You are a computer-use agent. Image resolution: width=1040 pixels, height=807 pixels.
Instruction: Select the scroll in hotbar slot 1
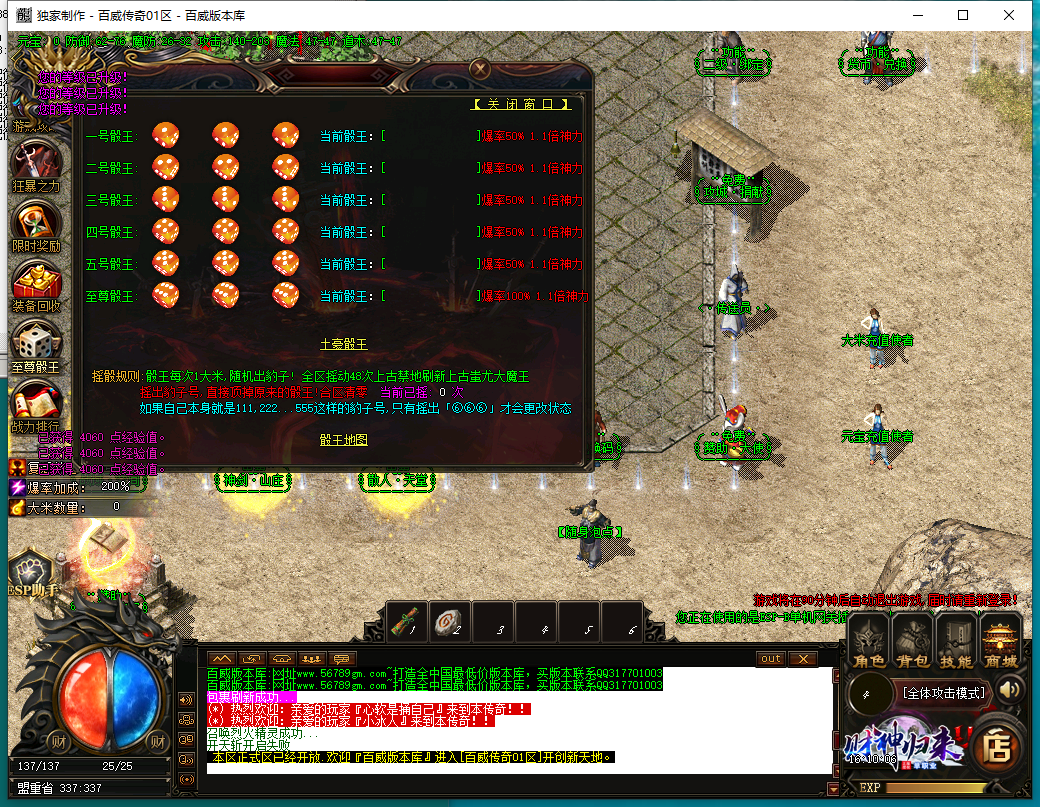point(407,621)
